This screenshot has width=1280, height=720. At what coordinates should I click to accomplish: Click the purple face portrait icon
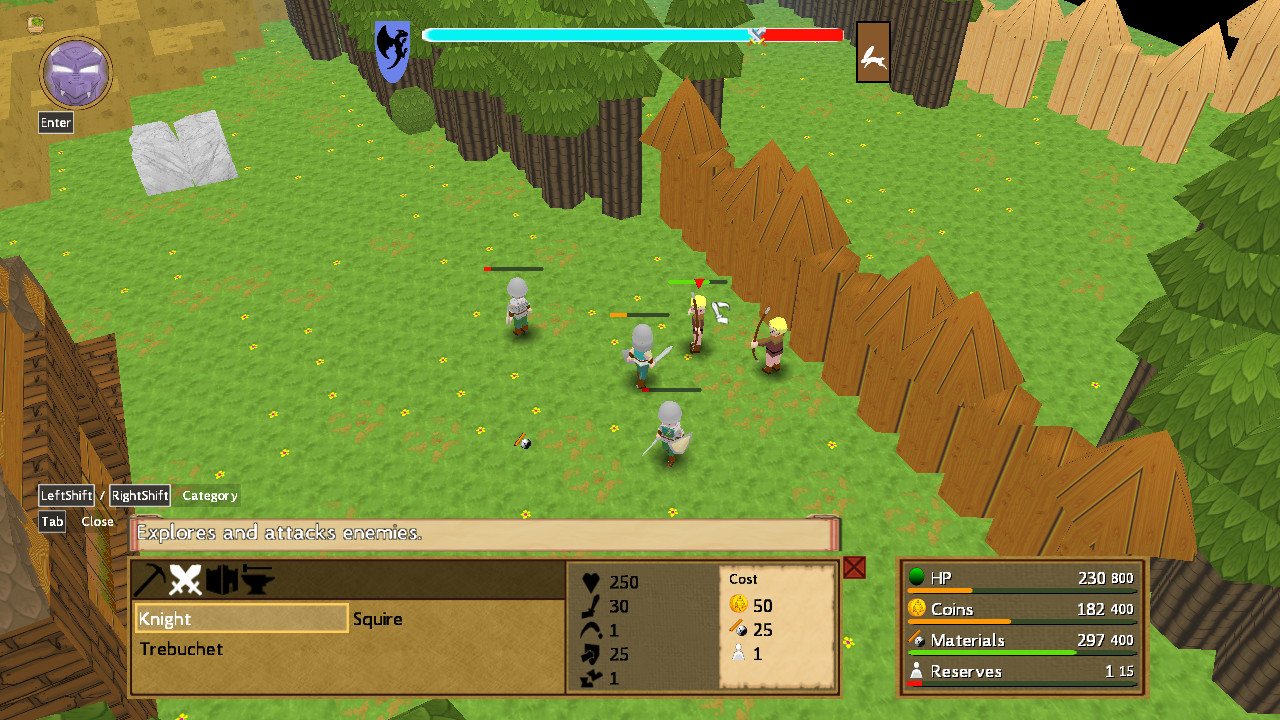point(75,72)
